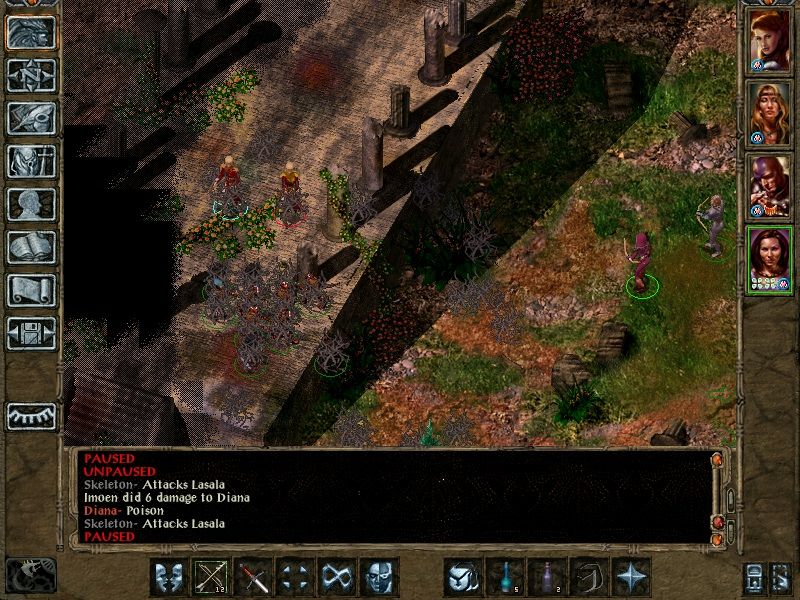The image size is (800, 600).
Task: Activate the two-masks talk action
Action: click(x=168, y=577)
